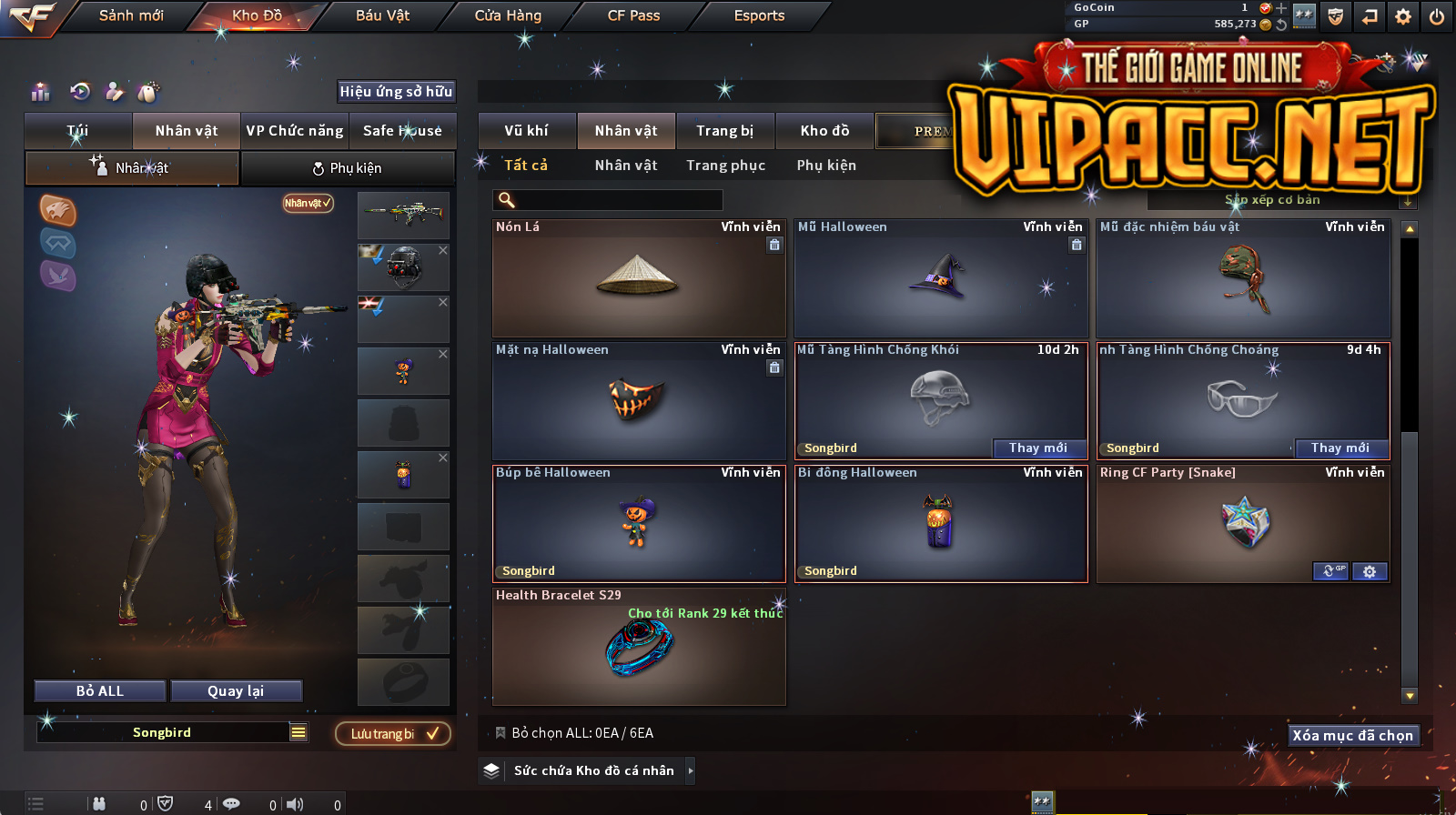1456x815 pixels.
Task: Renew the Mũ Tàng Hình Chống Khói helmet
Action: tap(1038, 448)
